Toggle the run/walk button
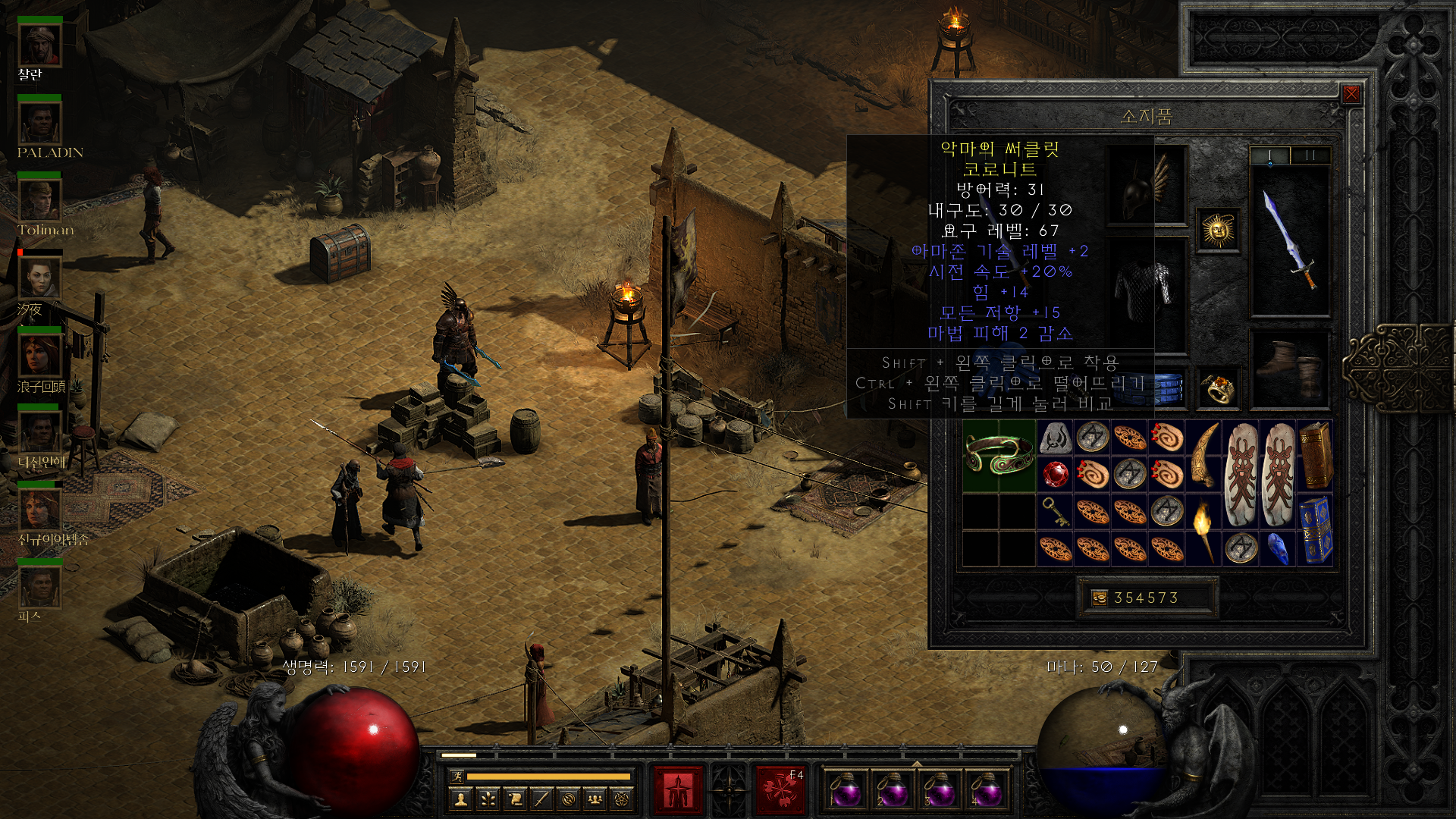Screen dimensions: 1456x819 click(x=457, y=777)
